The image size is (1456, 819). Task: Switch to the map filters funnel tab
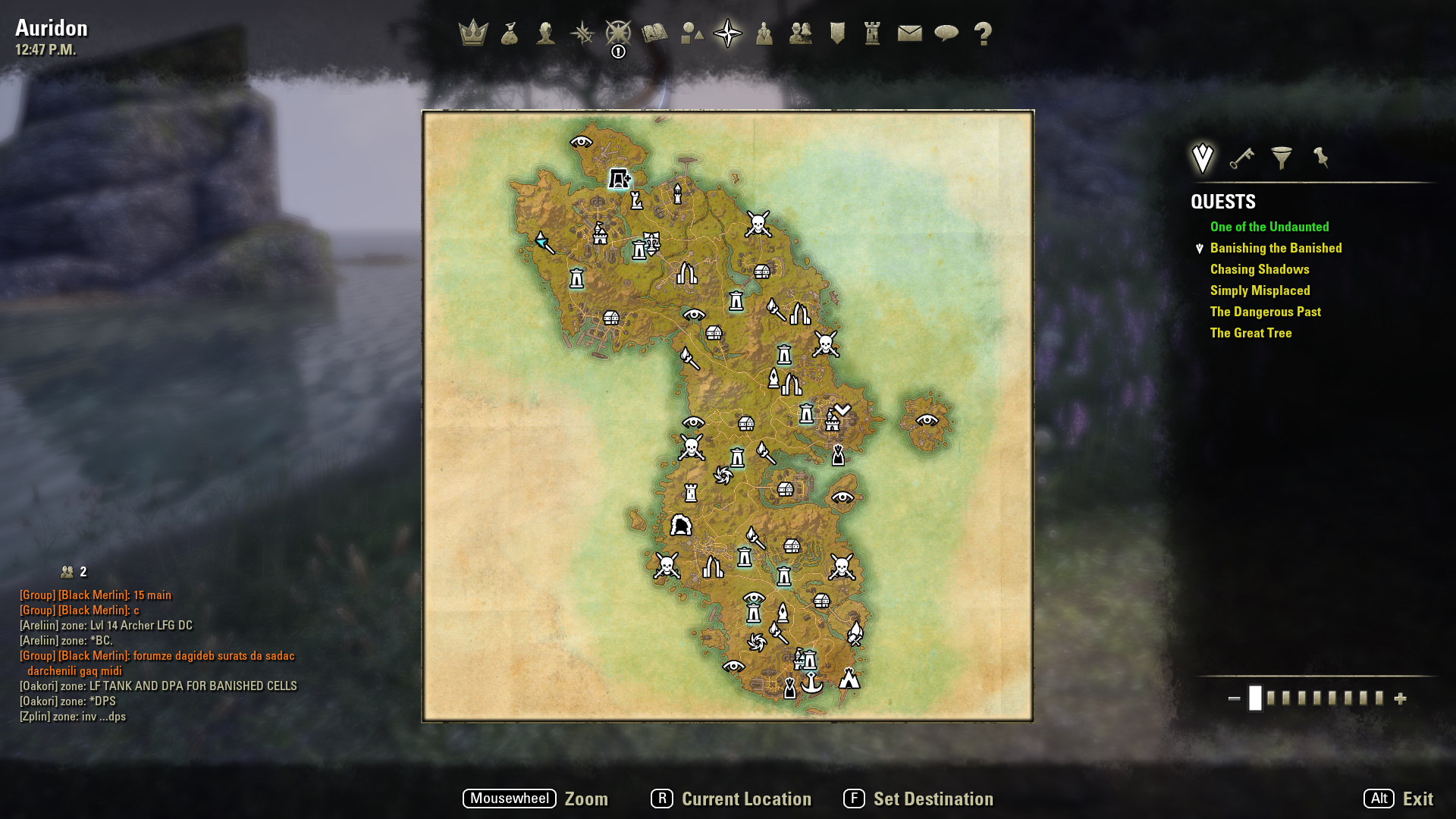[x=1282, y=158]
